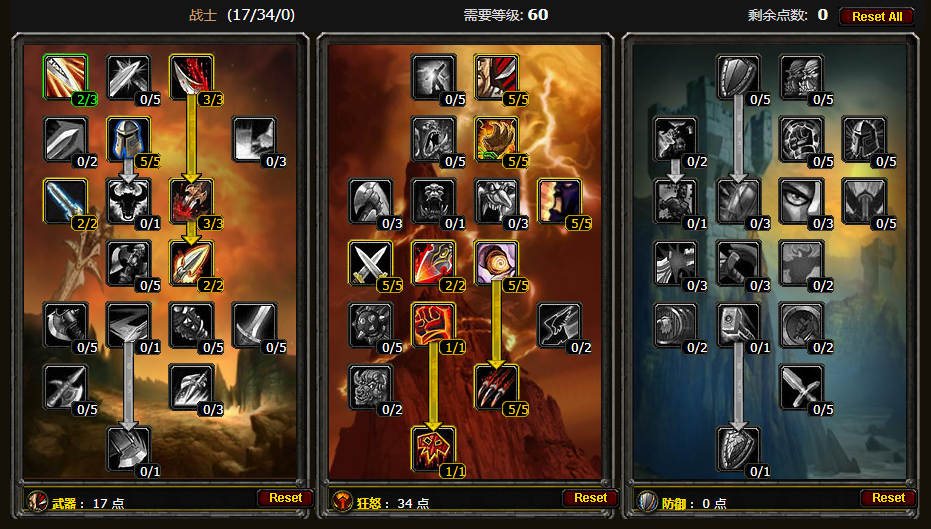Select the green-bordered 2/3 talent in Arms
Image resolution: width=931 pixels, height=529 pixels.
[66, 77]
